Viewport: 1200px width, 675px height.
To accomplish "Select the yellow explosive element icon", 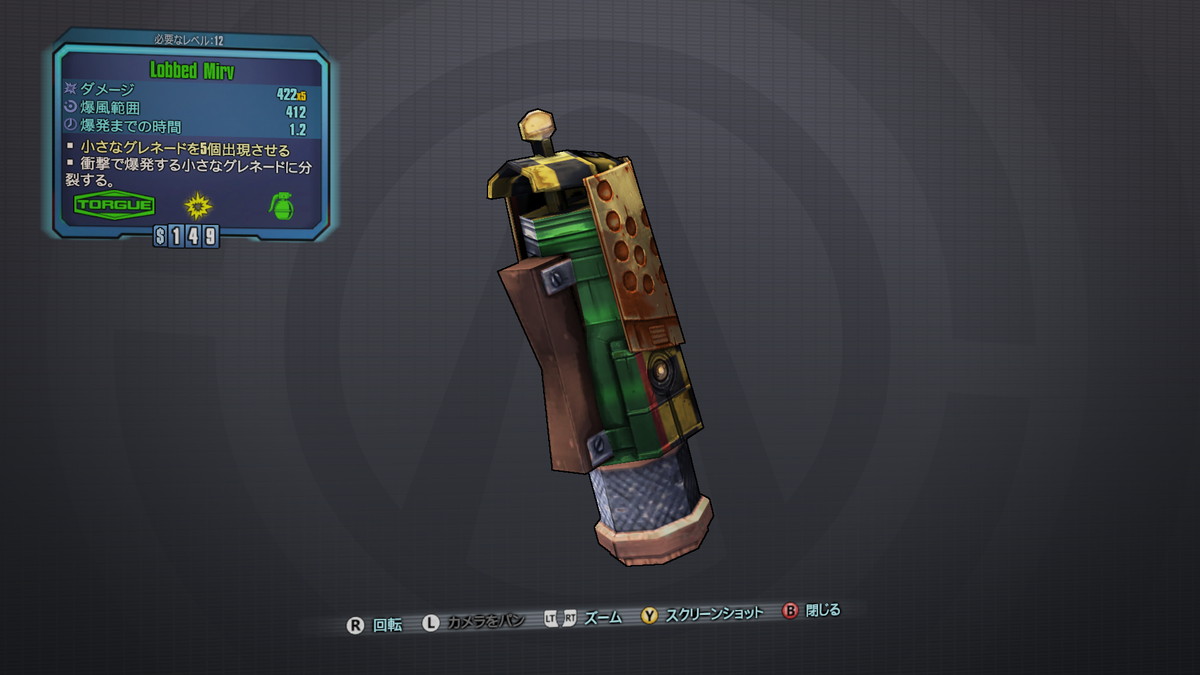I will (198, 206).
